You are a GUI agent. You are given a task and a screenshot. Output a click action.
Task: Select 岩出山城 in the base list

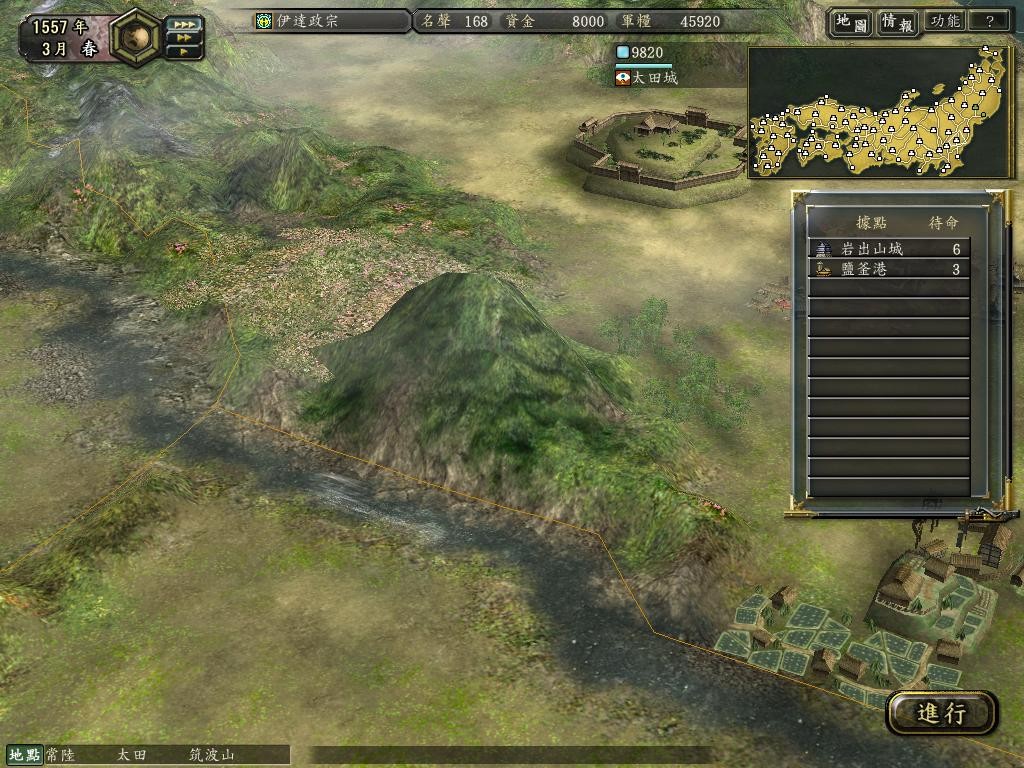888,249
